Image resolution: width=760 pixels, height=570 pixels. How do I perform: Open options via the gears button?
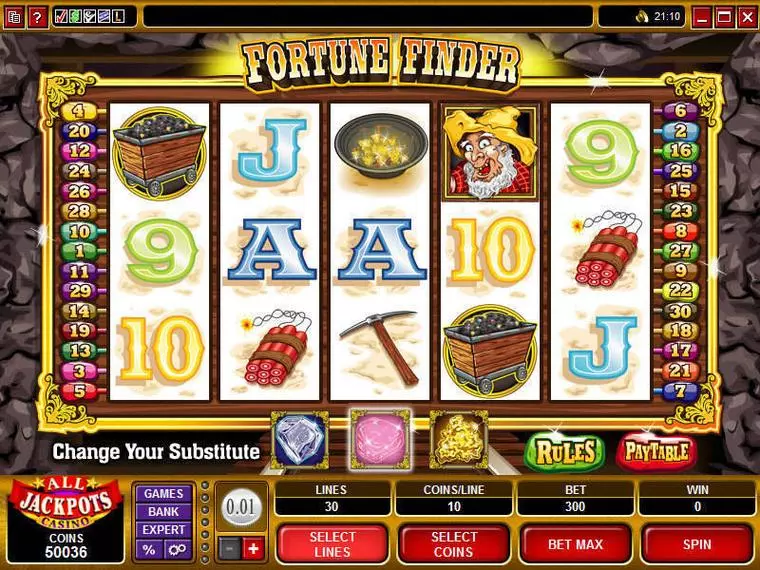176,549
